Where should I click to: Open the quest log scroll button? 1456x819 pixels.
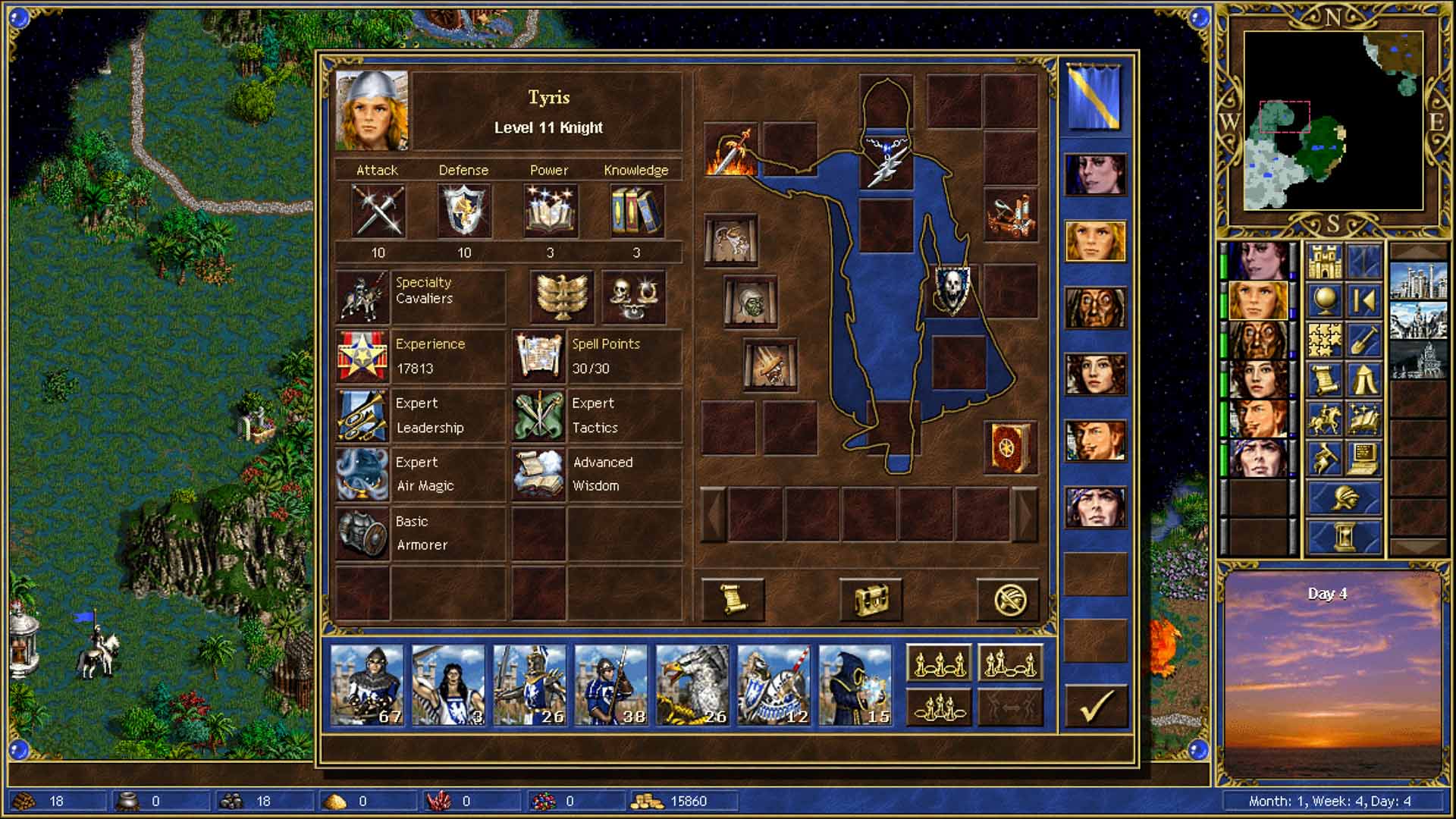click(x=733, y=599)
